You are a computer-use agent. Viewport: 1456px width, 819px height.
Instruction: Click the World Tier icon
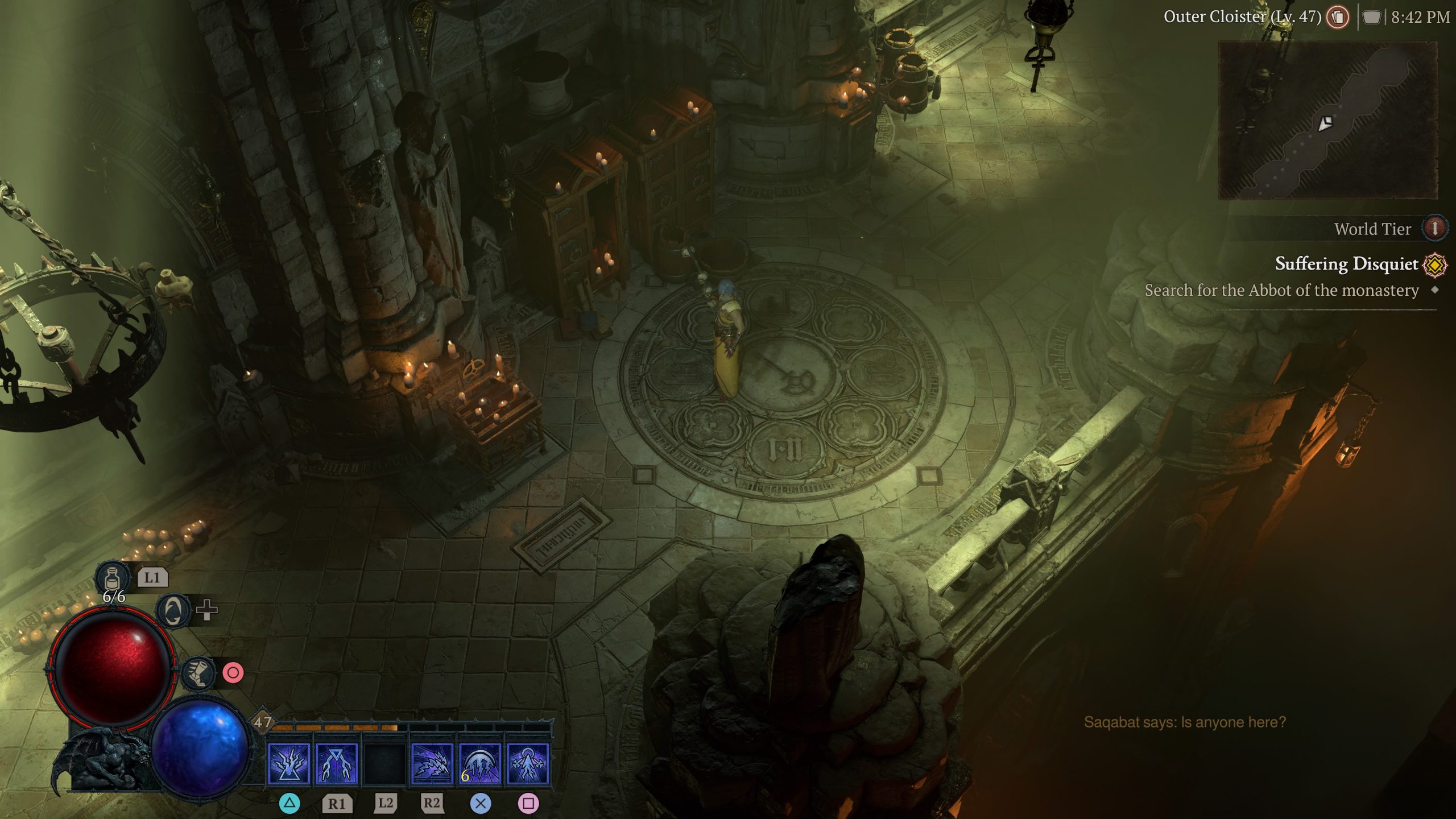click(1434, 229)
